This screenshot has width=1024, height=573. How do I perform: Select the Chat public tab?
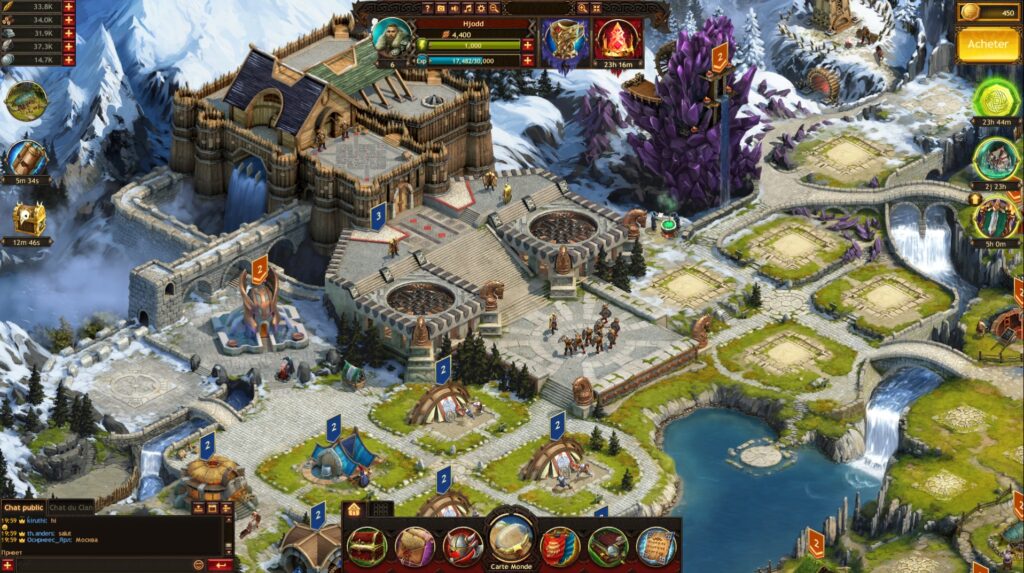(23, 507)
